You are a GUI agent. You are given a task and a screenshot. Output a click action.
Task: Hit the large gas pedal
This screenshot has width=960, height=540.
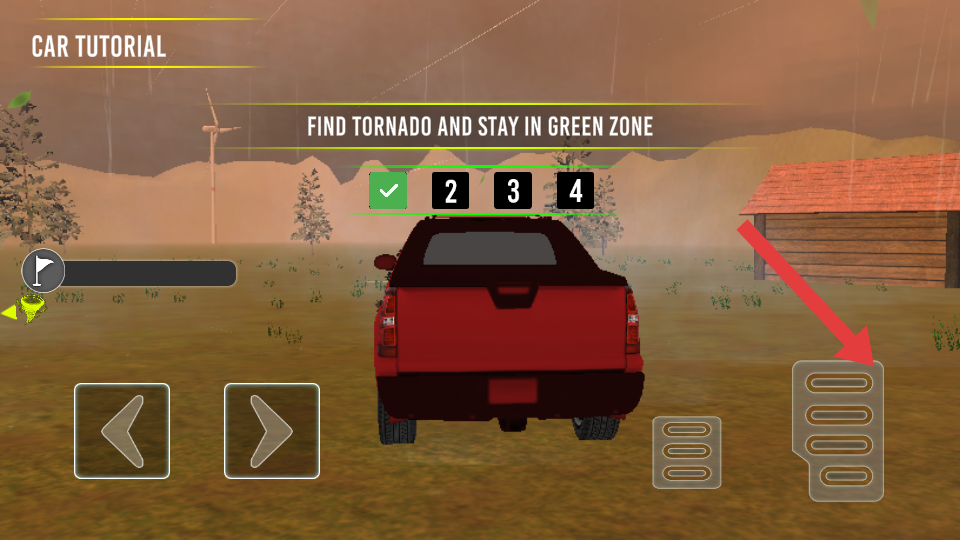pyautogui.click(x=838, y=431)
